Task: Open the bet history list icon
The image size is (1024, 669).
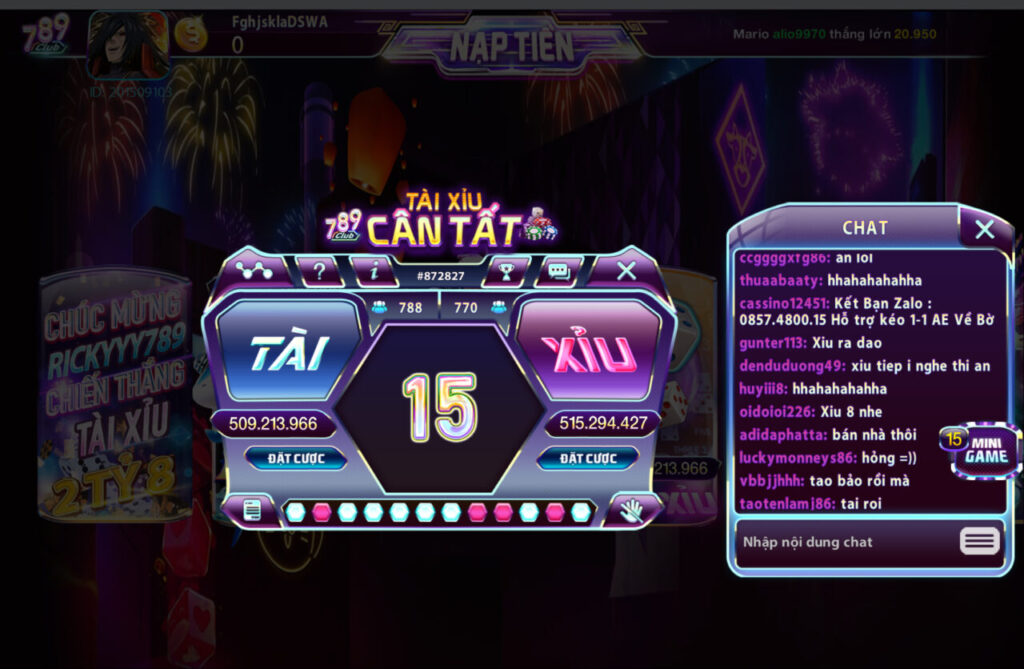Action: [x=252, y=511]
